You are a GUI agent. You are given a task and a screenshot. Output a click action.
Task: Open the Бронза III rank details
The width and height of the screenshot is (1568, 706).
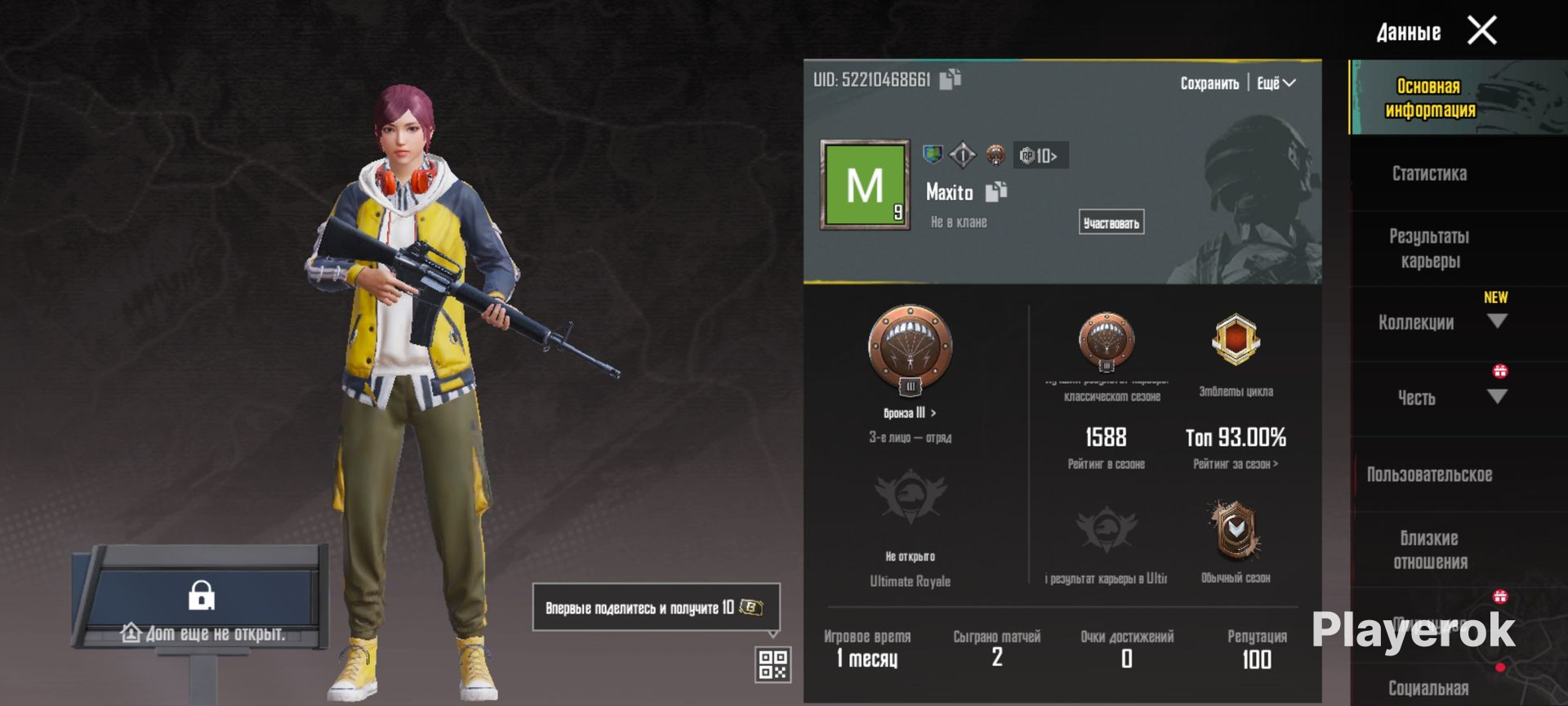click(x=910, y=413)
